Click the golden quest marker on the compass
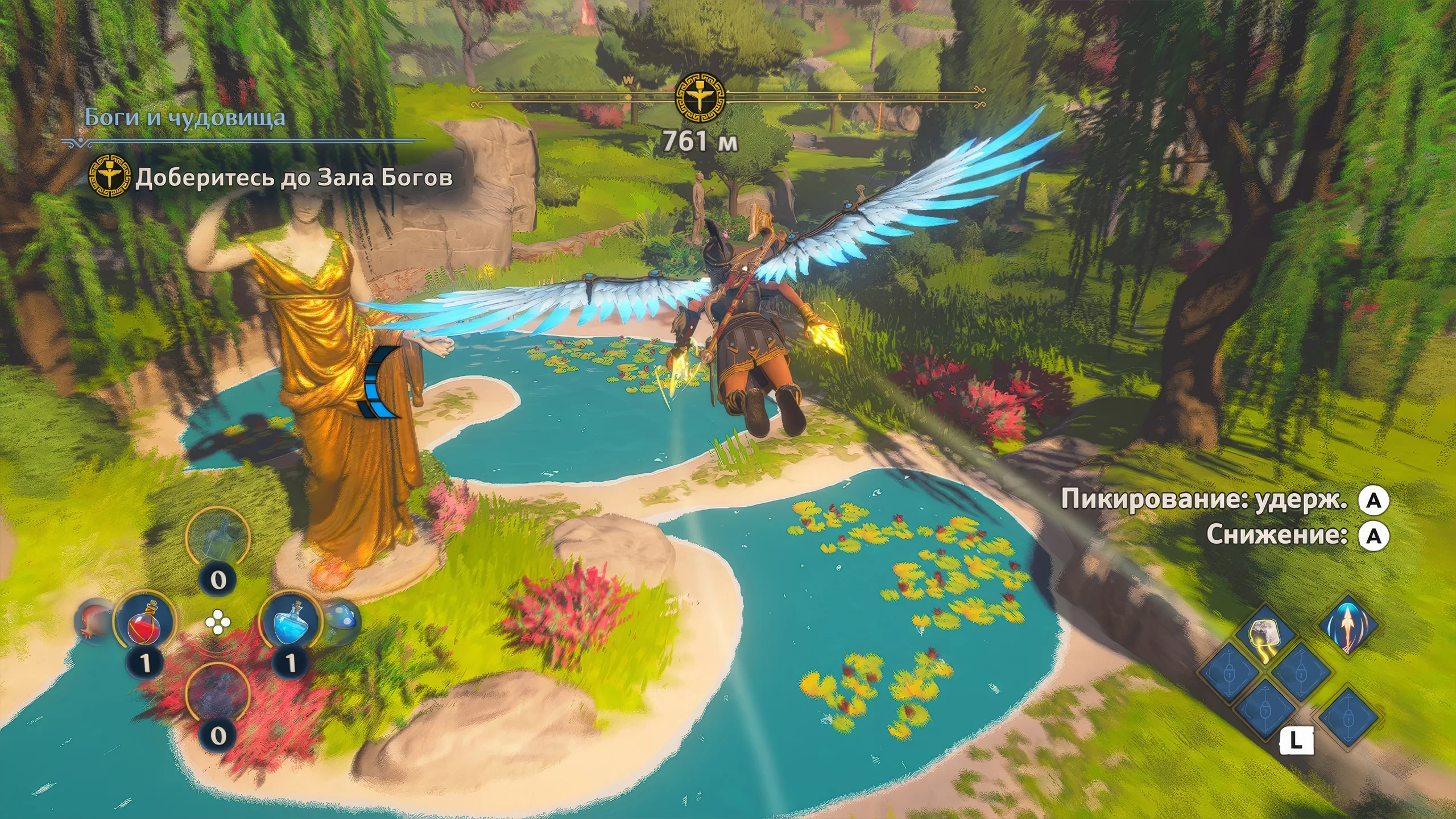 [700, 98]
